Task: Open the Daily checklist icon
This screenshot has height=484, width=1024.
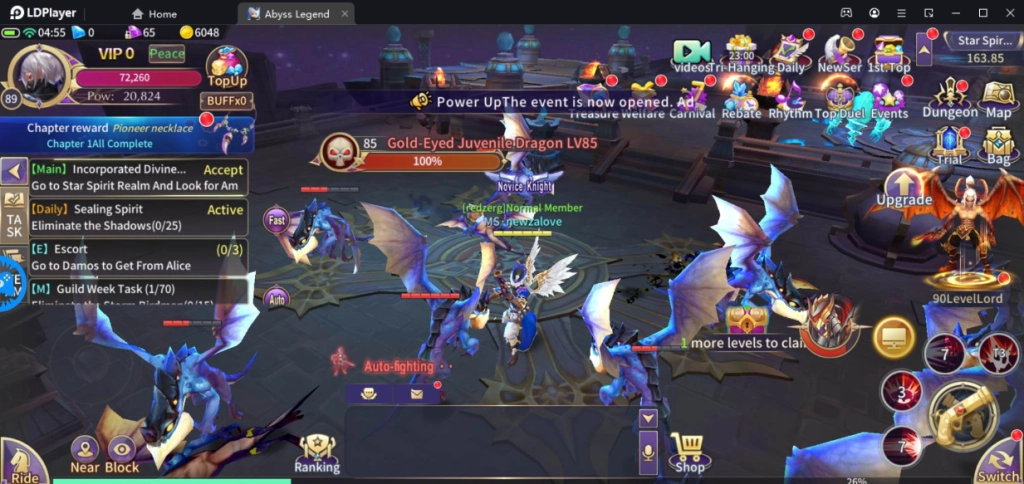Action: tap(790, 52)
